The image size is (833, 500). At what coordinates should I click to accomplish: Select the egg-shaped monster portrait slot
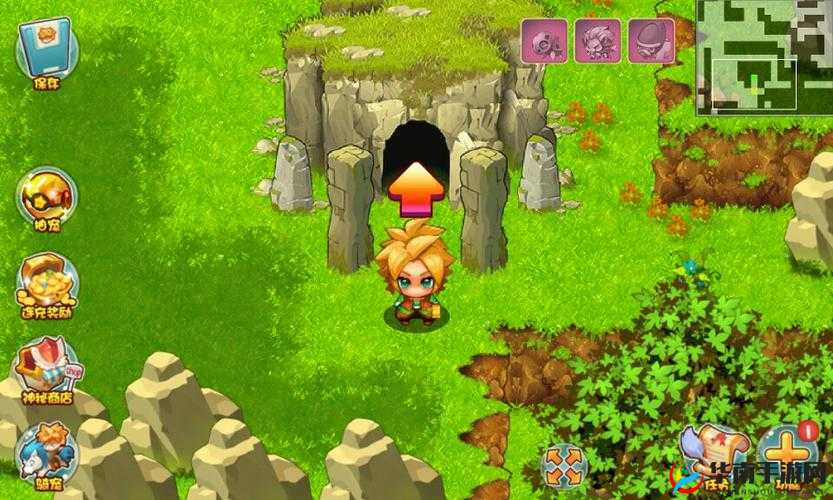point(651,42)
